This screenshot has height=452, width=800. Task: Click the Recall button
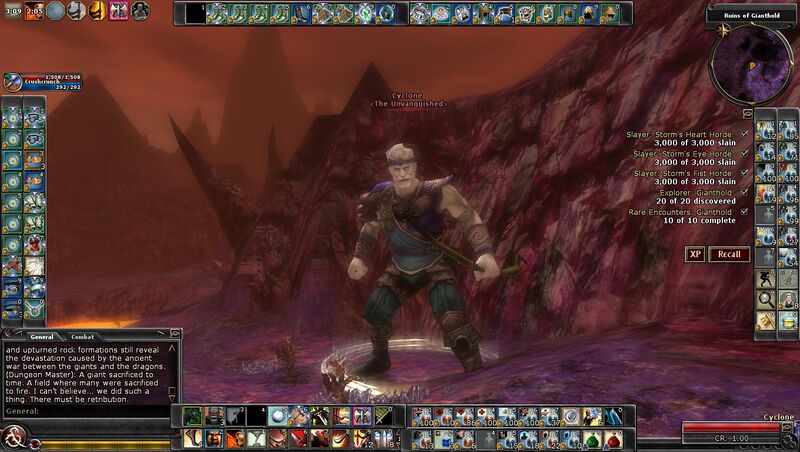(729, 254)
